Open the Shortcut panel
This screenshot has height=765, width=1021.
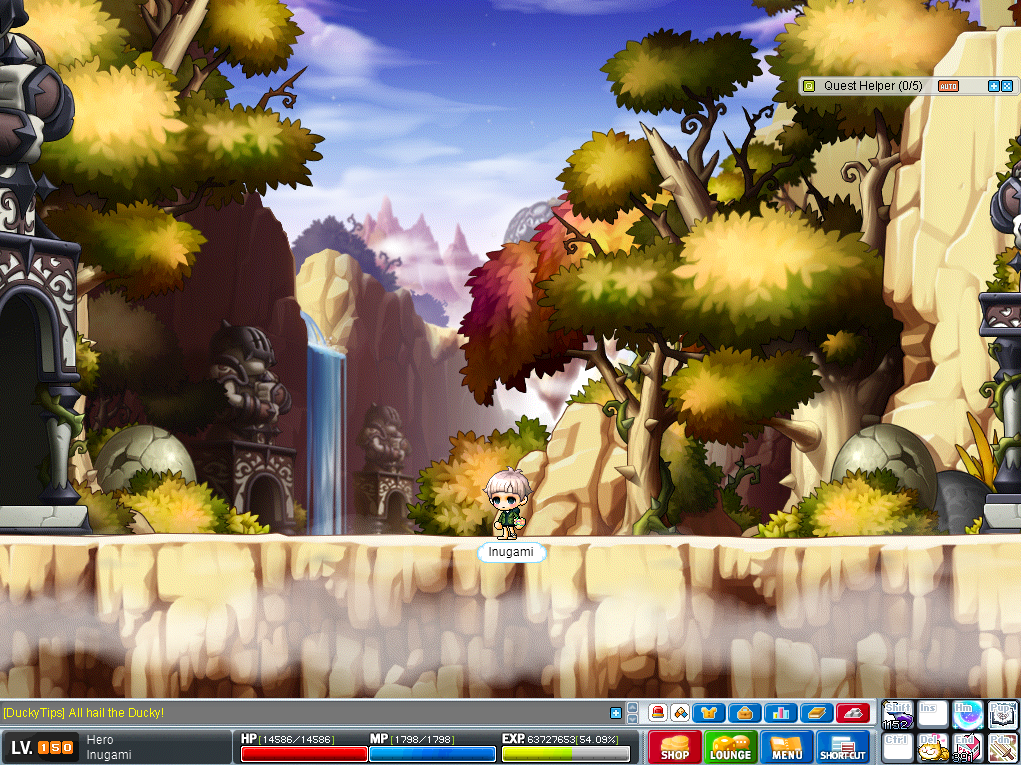point(843,746)
